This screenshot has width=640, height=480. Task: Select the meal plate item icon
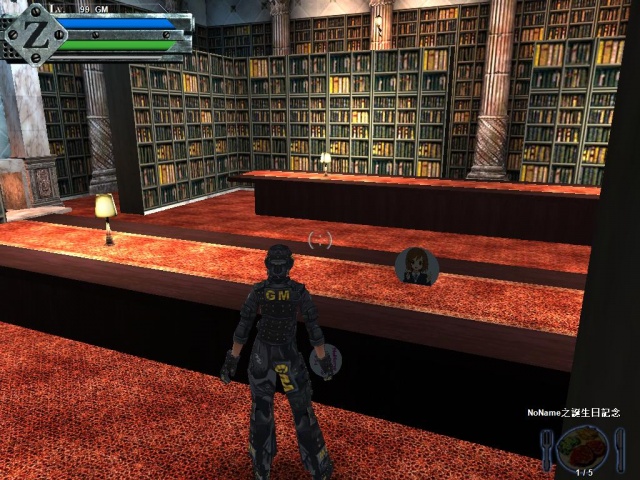point(582,446)
